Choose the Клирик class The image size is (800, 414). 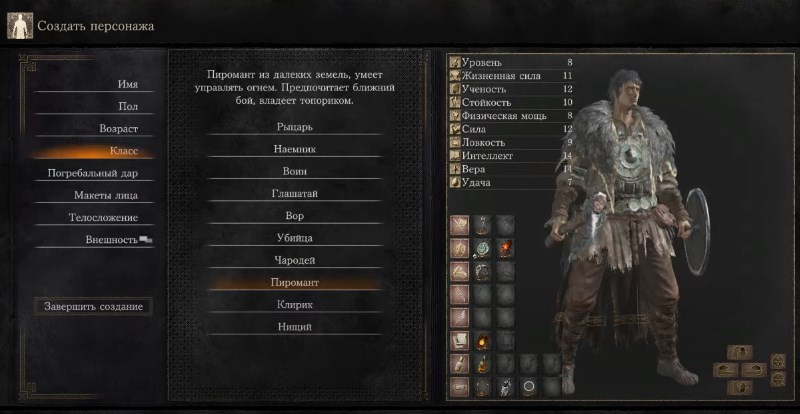(x=294, y=304)
